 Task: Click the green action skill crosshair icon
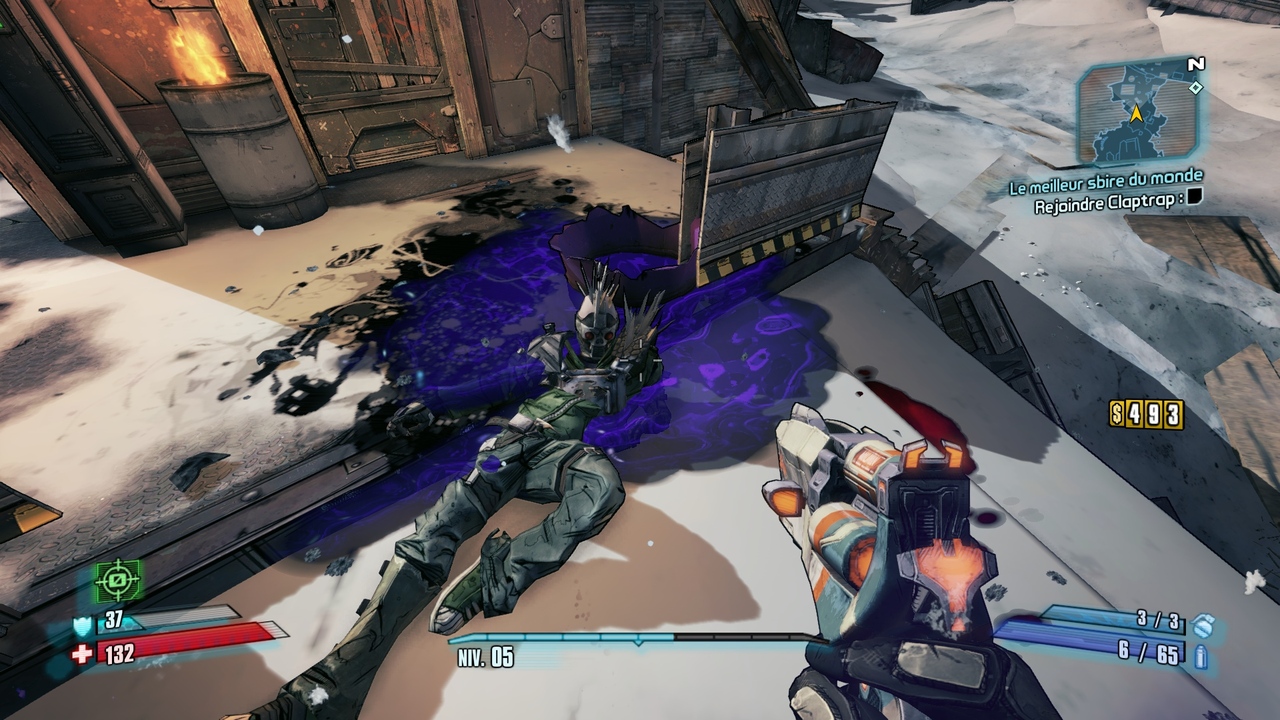click(119, 580)
